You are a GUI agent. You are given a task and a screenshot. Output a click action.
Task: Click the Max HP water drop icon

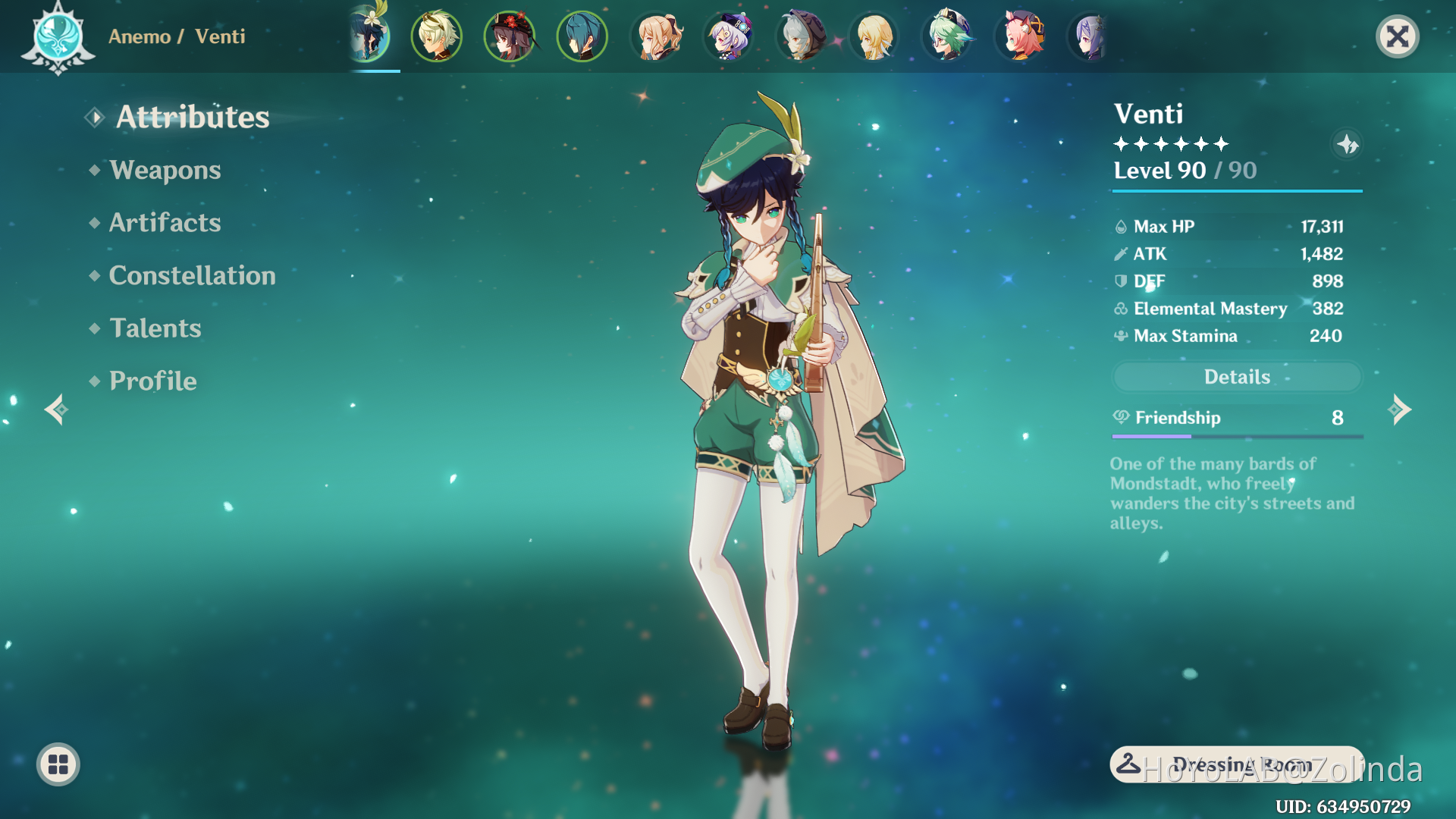1120,226
